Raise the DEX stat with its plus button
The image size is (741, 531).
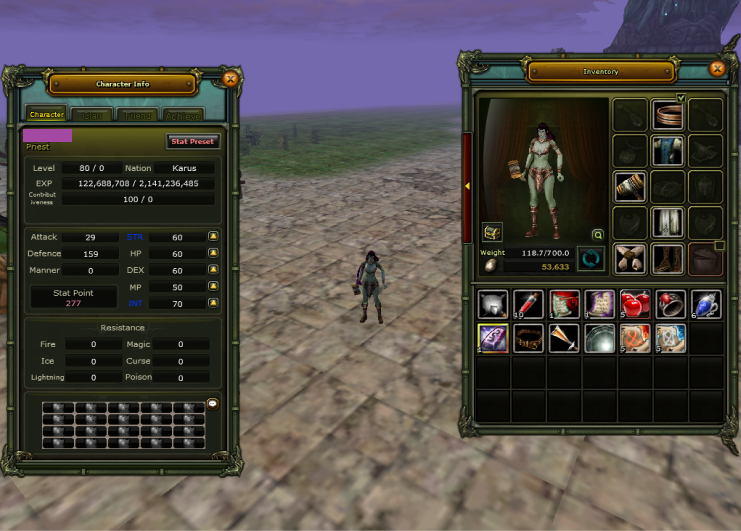click(213, 270)
